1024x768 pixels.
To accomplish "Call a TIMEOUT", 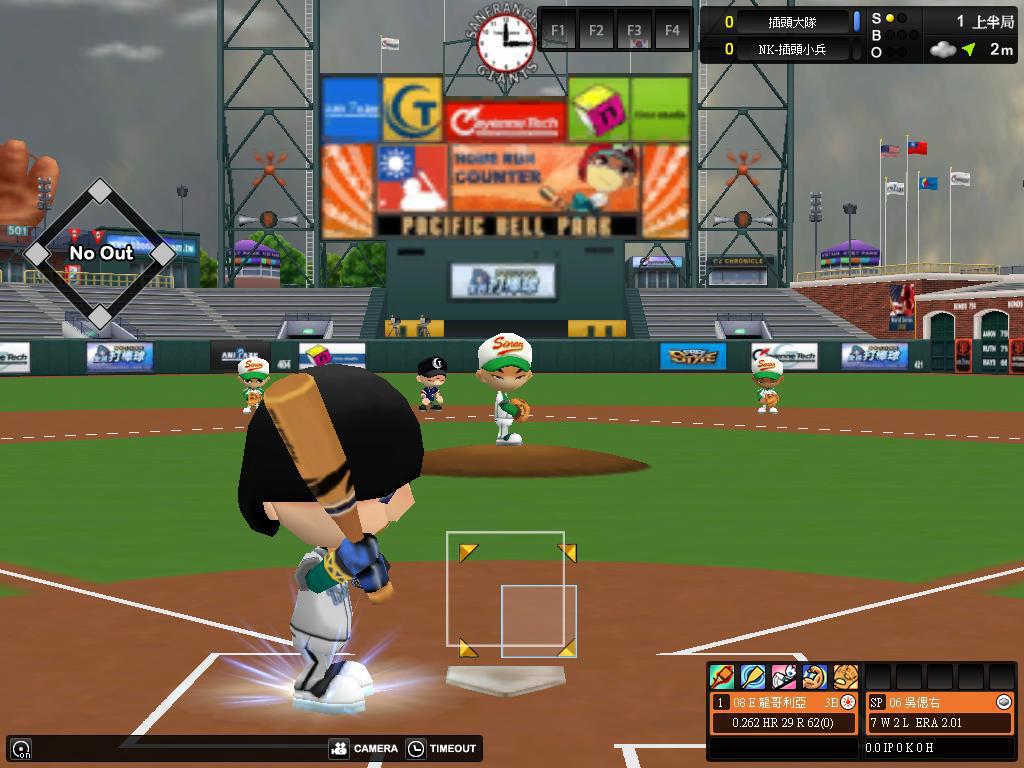I will pos(443,748).
